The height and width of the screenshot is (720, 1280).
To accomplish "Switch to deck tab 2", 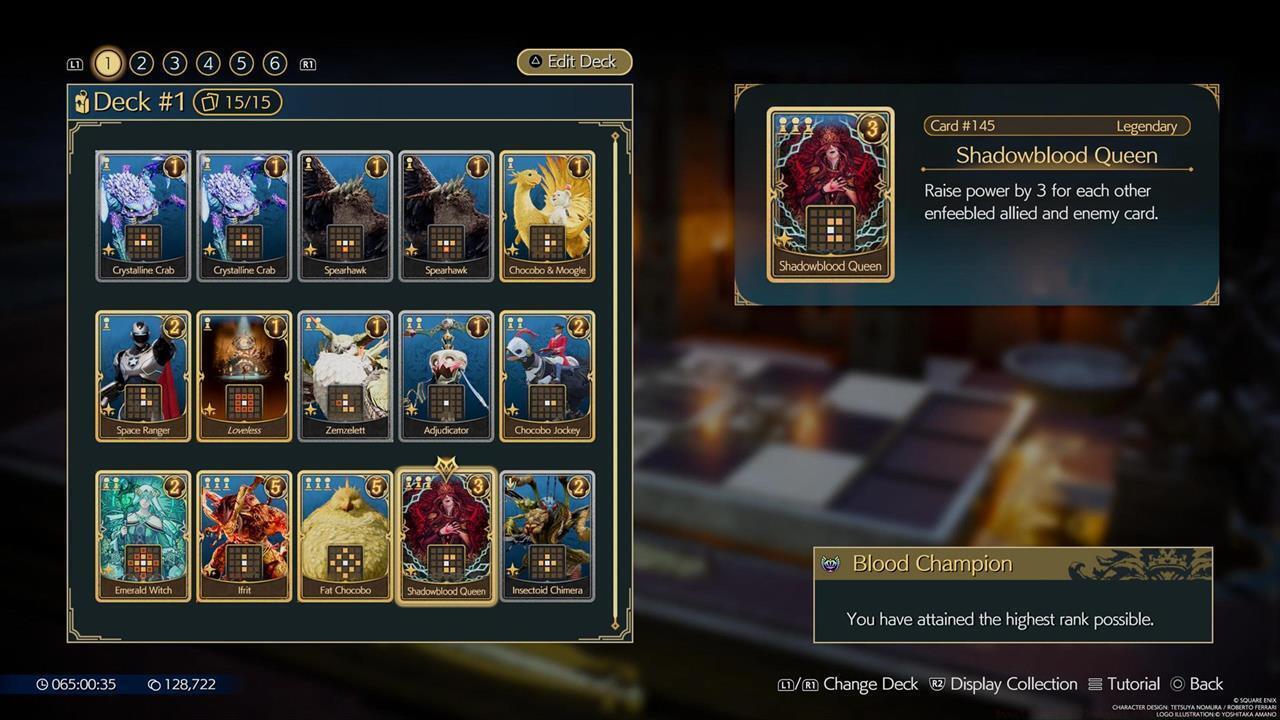I will tap(141, 62).
